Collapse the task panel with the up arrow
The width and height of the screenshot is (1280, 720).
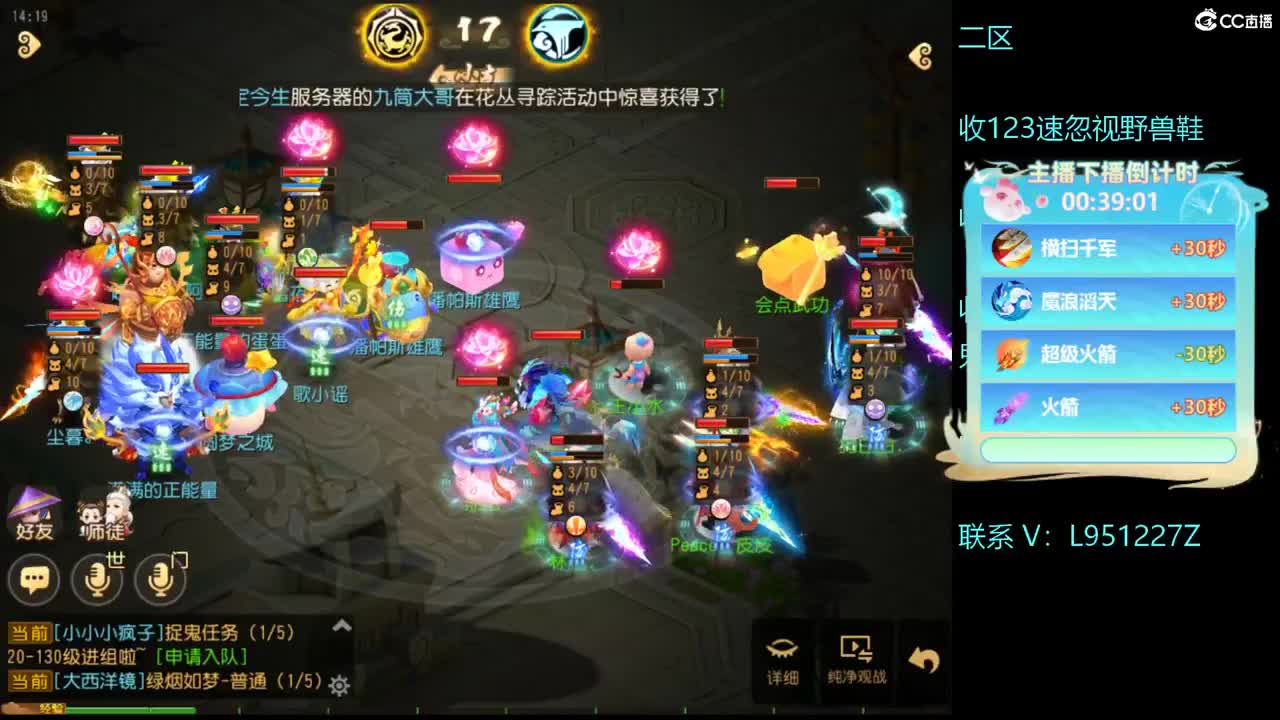point(341,624)
